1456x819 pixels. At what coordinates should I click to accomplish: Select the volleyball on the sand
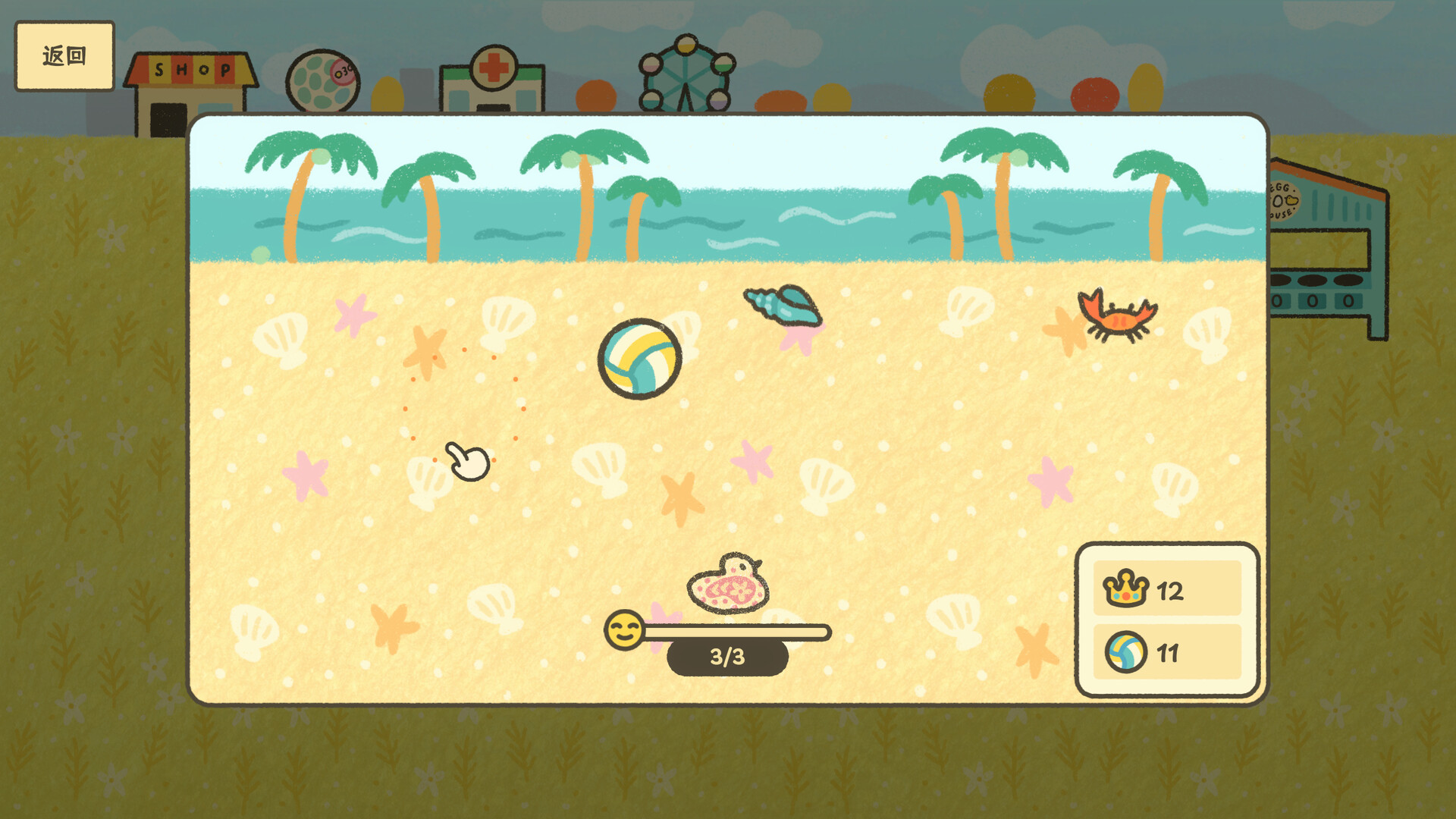(x=639, y=358)
